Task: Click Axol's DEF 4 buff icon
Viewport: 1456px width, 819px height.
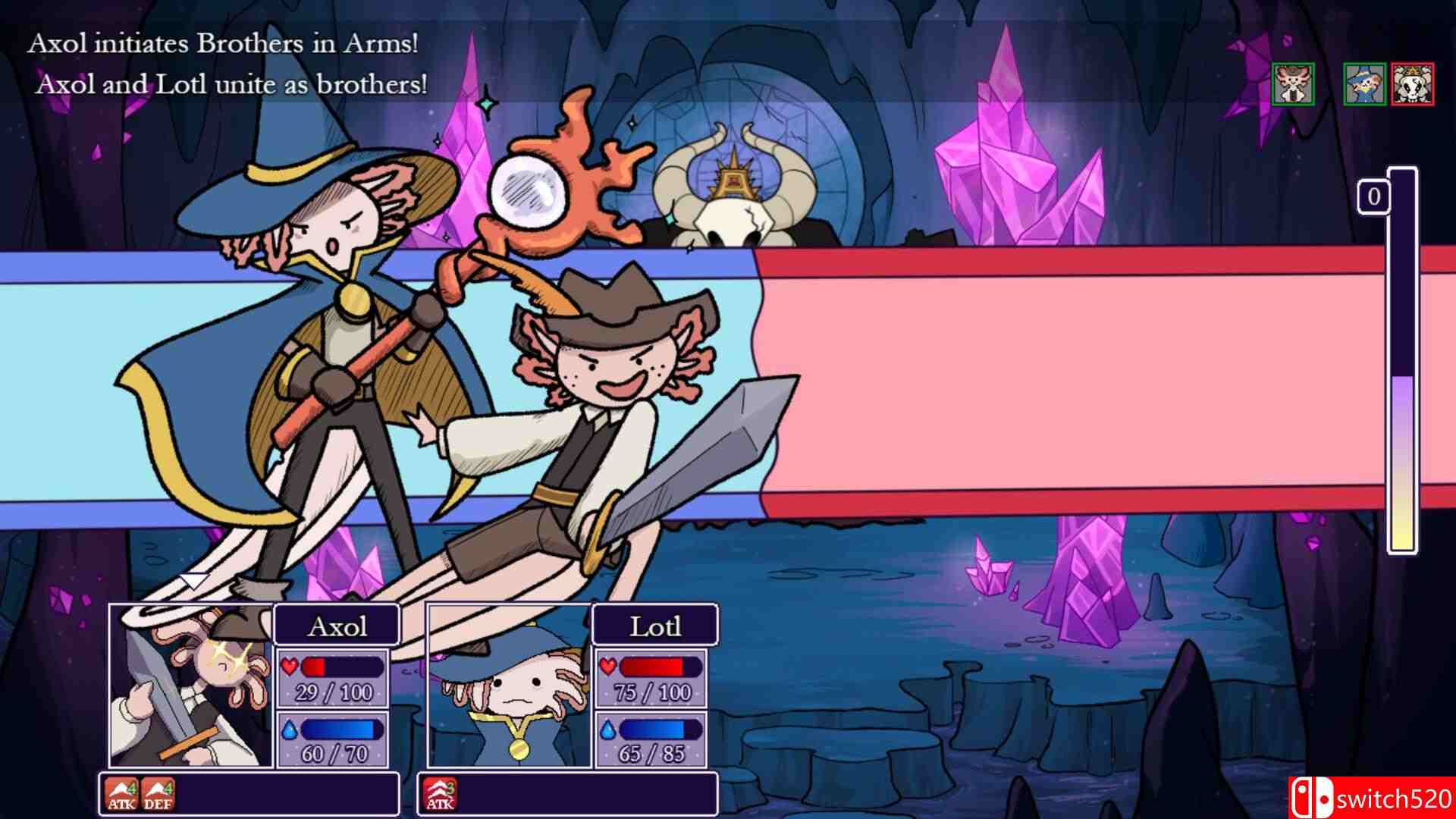Action: 157,794
